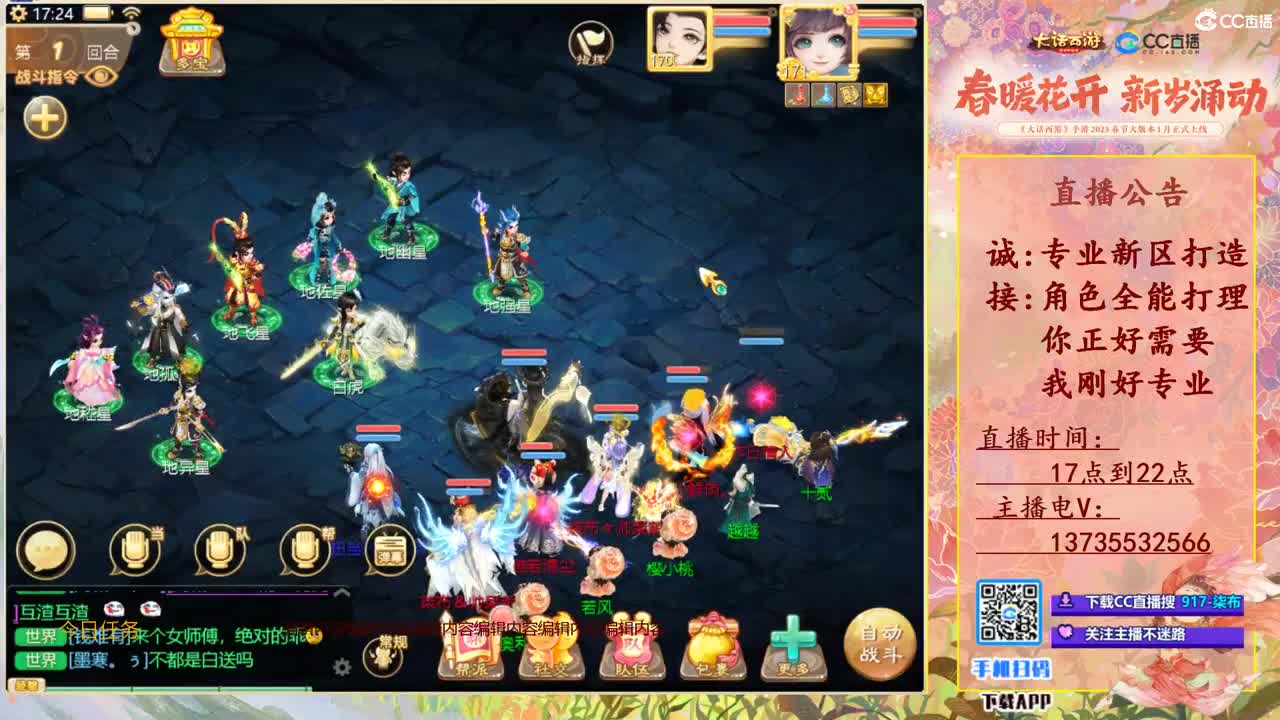Open the 更多 more options panel
The height and width of the screenshot is (720, 1280).
point(794,650)
